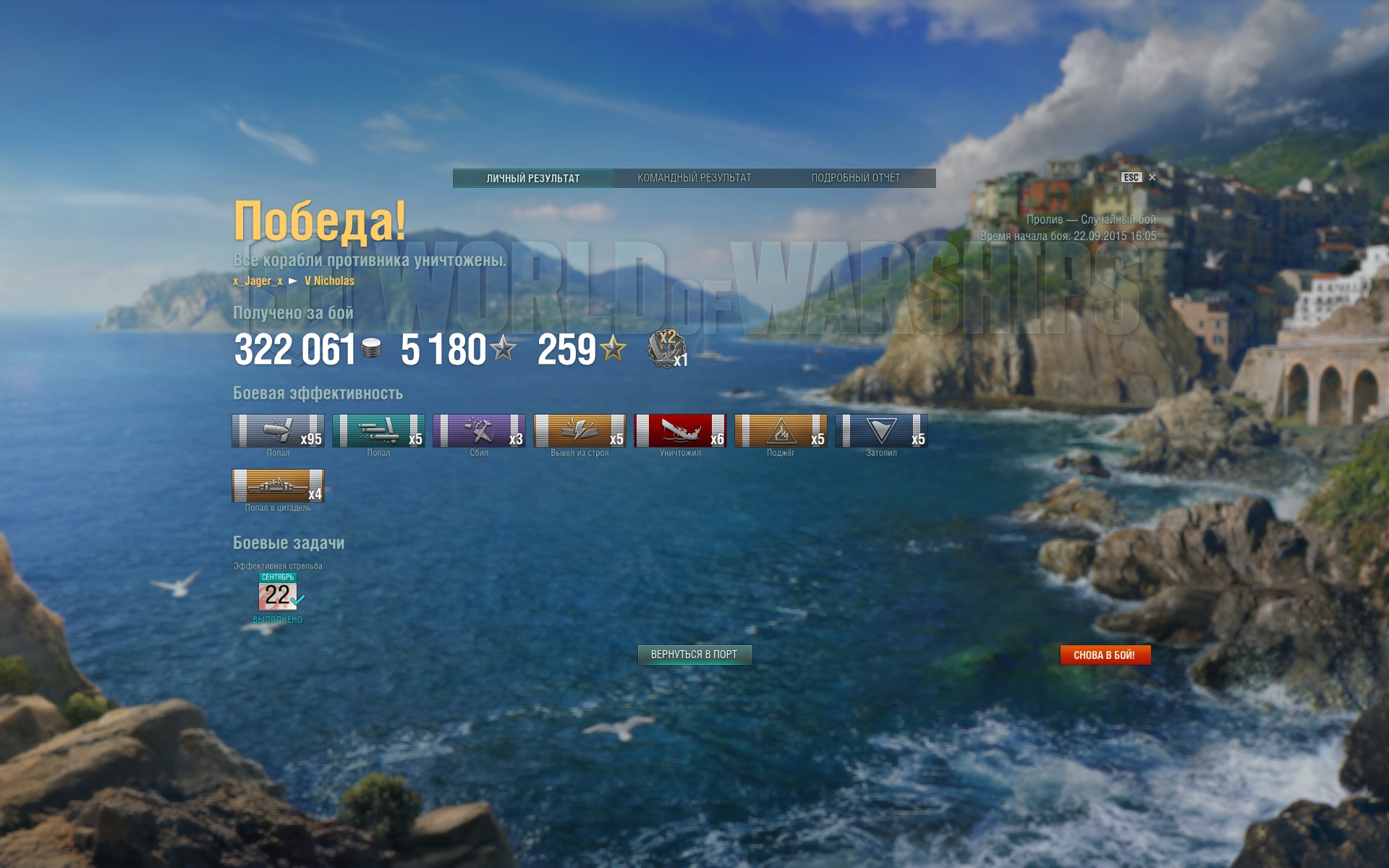Open the completed September 22 combat mission
The width and height of the screenshot is (1389, 868).
point(279,593)
